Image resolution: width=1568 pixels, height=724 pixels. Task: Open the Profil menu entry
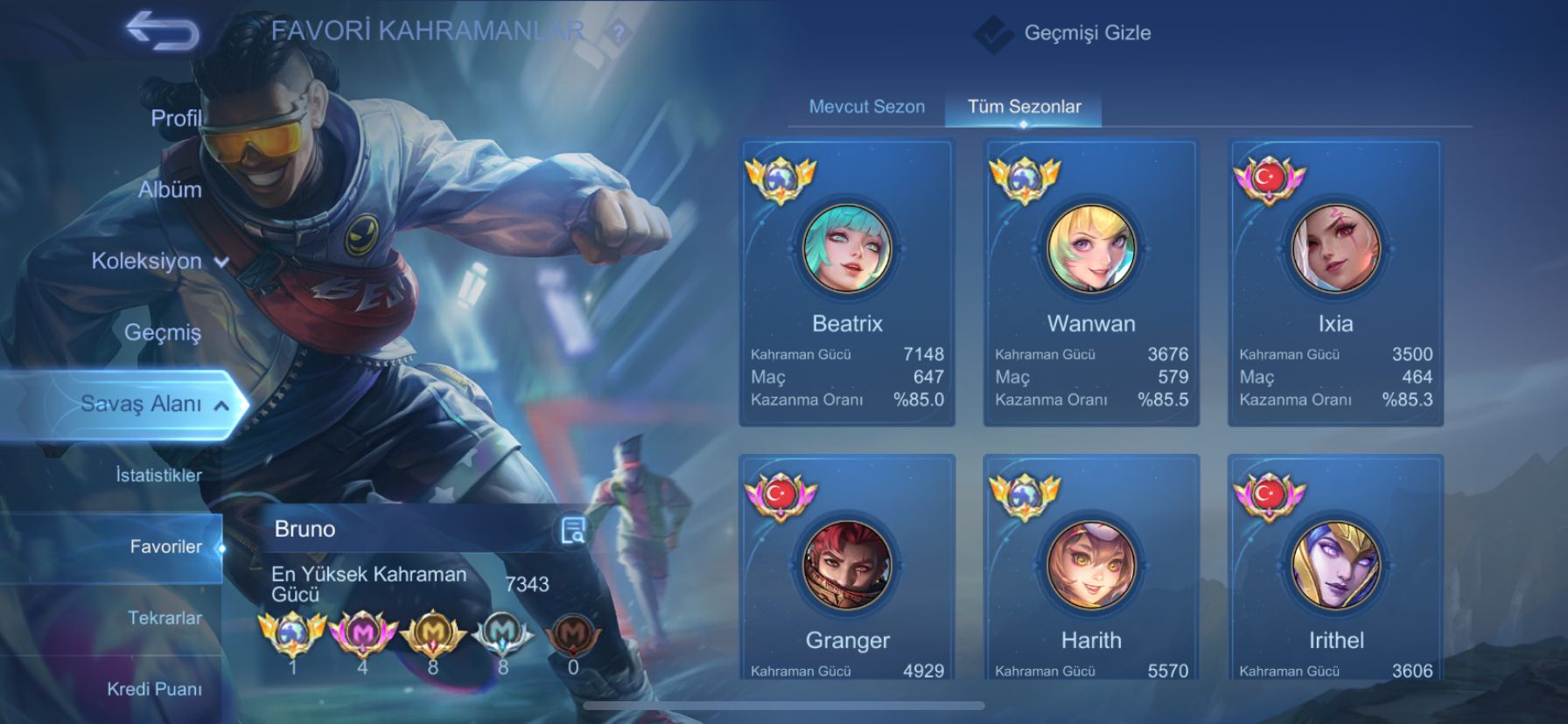175,118
